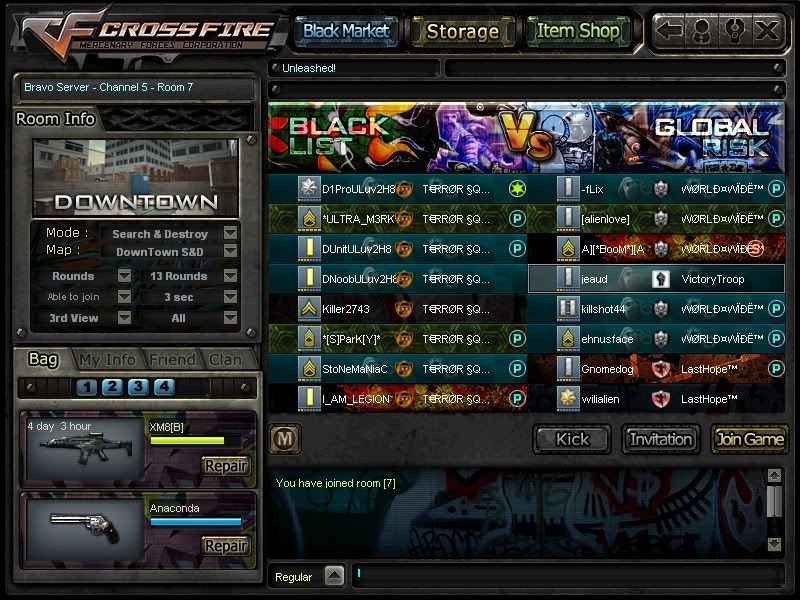The width and height of the screenshot is (800, 600).
Task: Repair the Anaconda revolver
Action: [225, 545]
